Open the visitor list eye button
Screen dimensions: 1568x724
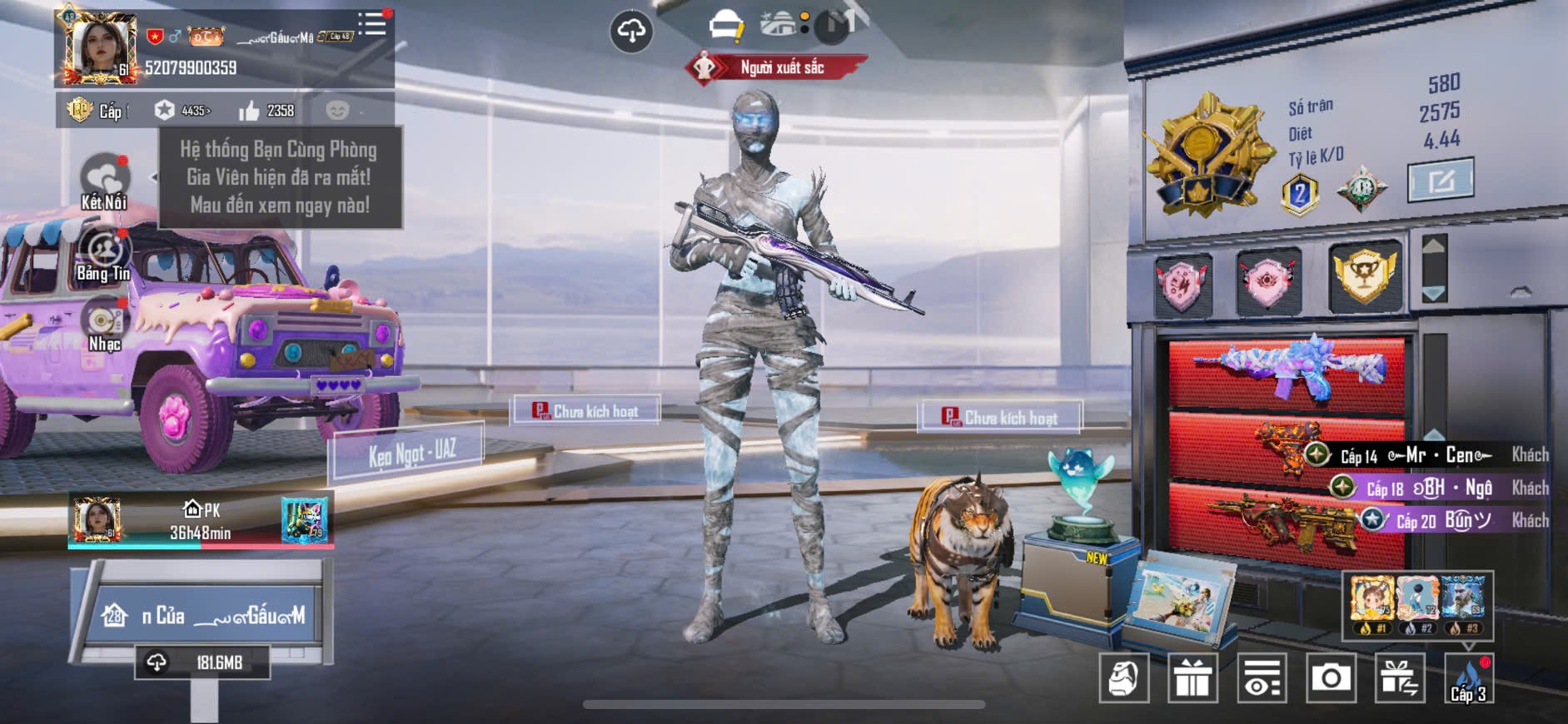pos(1262,678)
